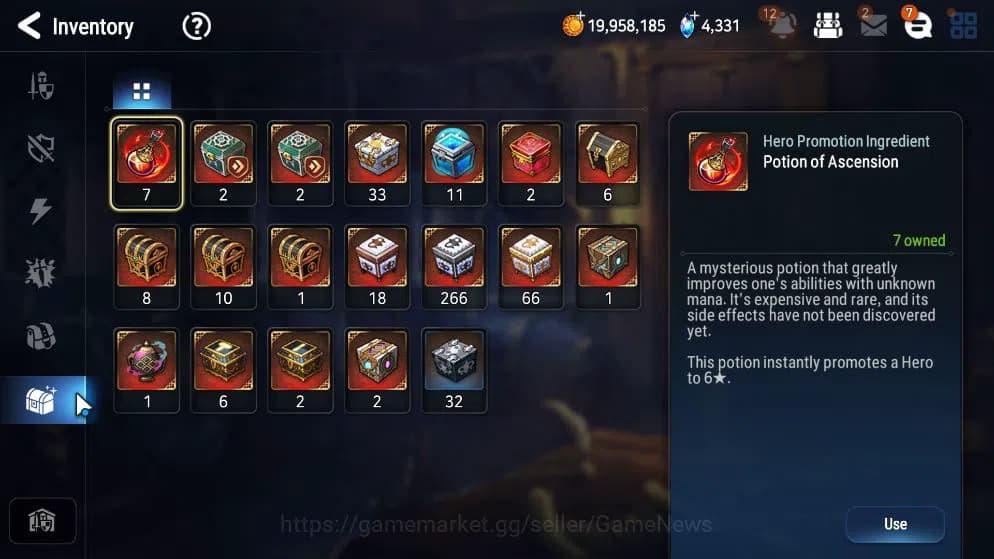Select the item stack showing 266
Viewport: 994px width, 559px height.
454,265
